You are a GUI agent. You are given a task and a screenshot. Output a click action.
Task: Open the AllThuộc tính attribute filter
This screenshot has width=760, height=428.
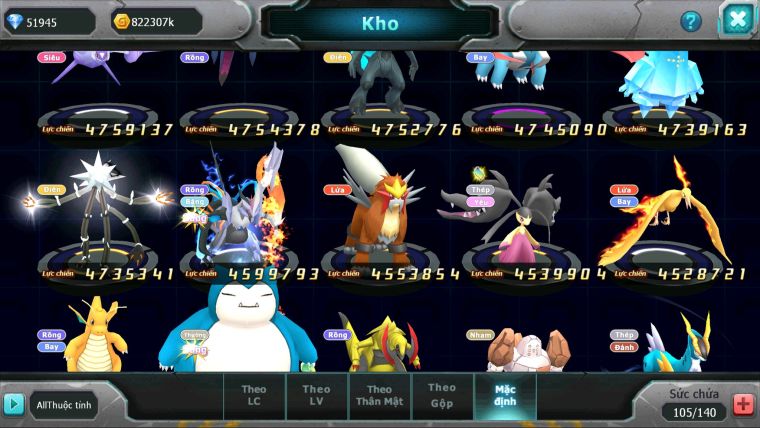point(63,404)
